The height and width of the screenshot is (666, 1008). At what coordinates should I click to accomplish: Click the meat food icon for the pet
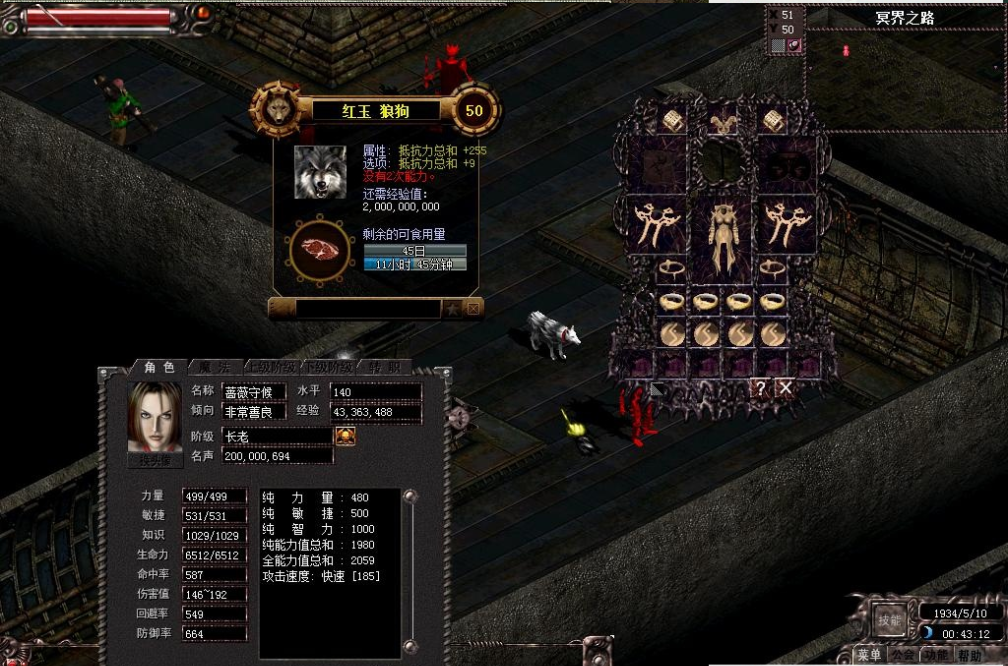320,248
